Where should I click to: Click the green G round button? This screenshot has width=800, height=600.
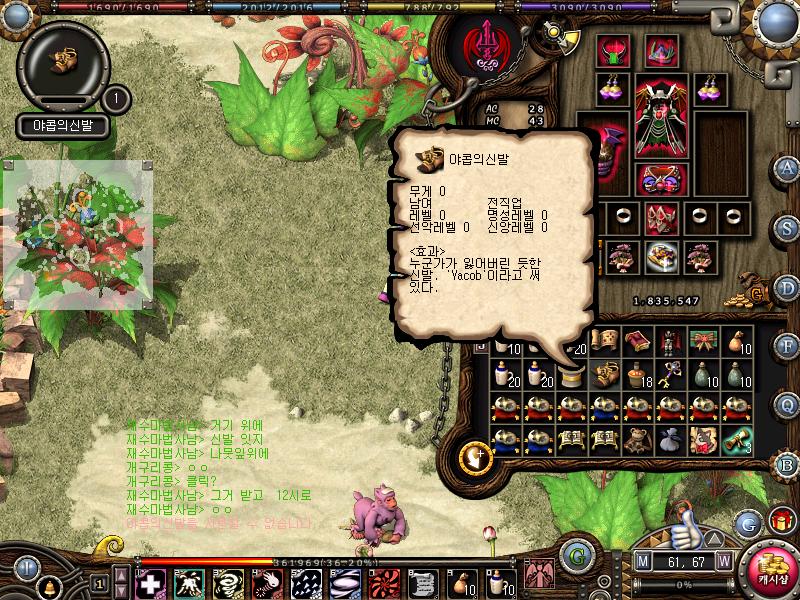(575, 554)
